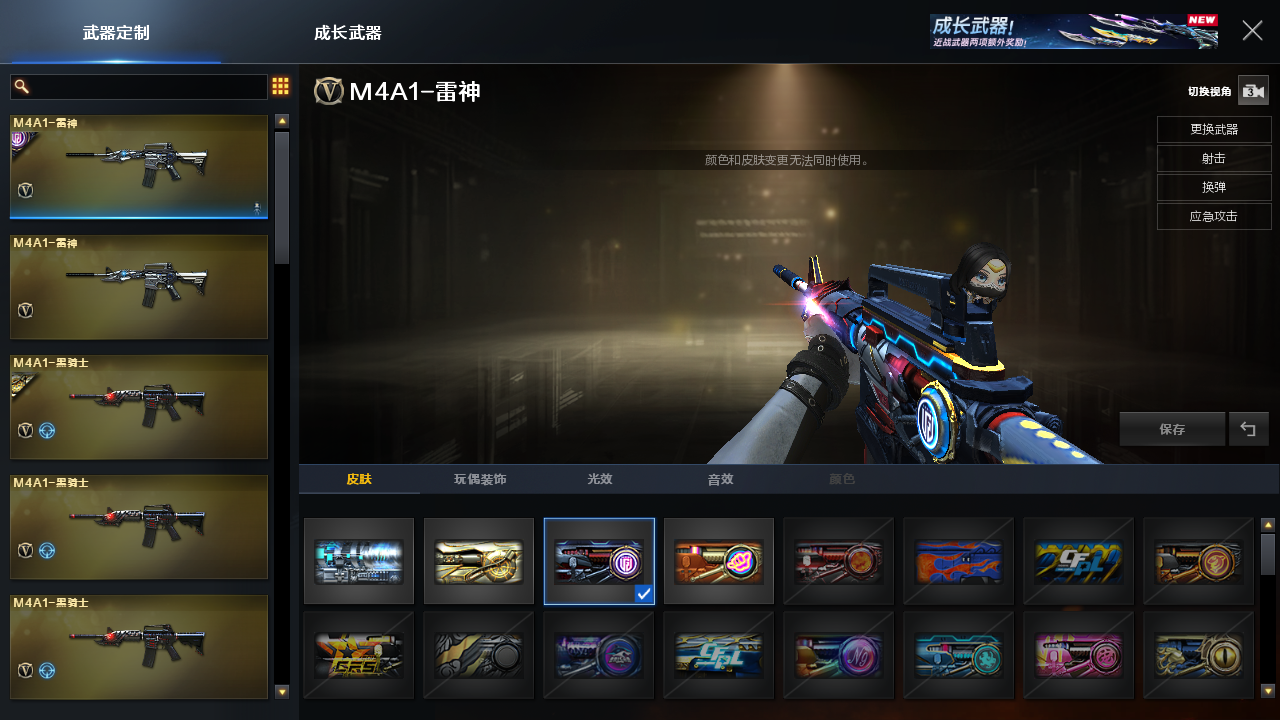Save changes with the 保存 button
This screenshot has height=720, width=1280.
coord(1172,429)
